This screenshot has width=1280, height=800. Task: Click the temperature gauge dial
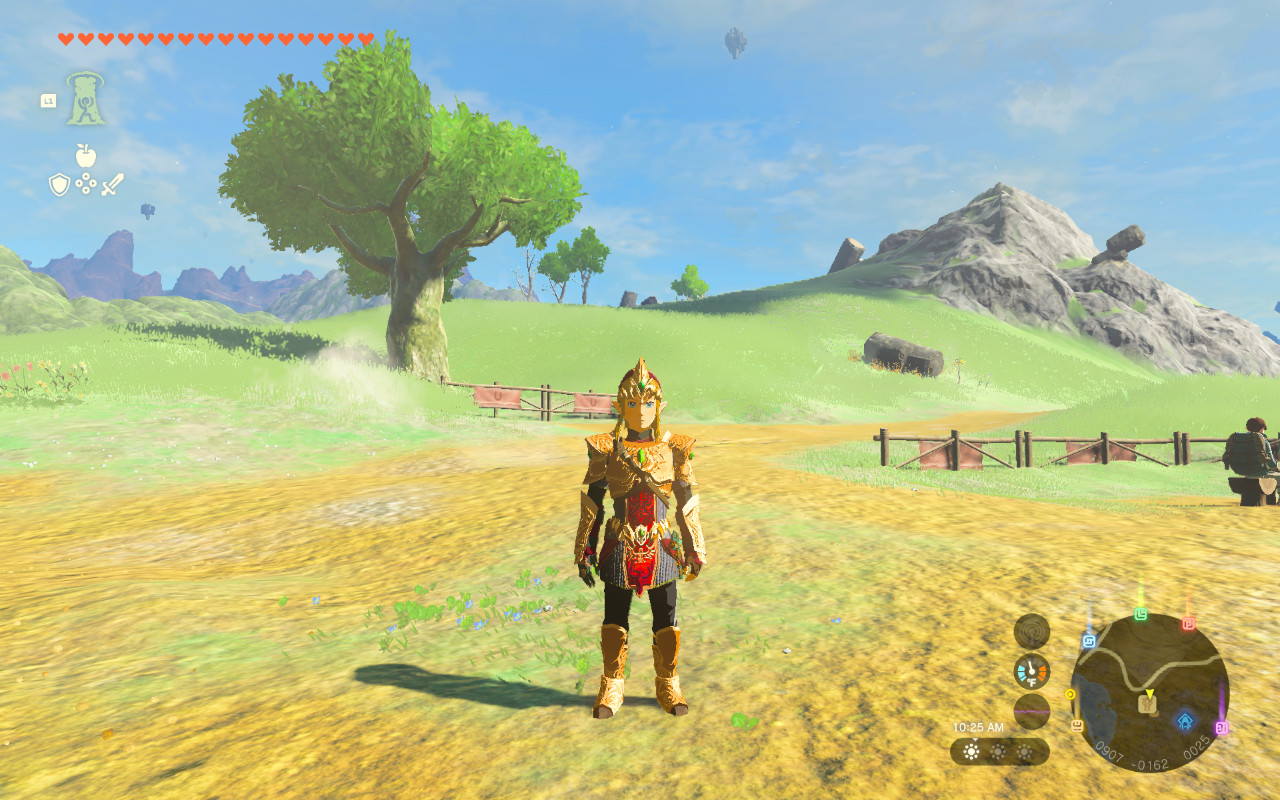[1030, 671]
